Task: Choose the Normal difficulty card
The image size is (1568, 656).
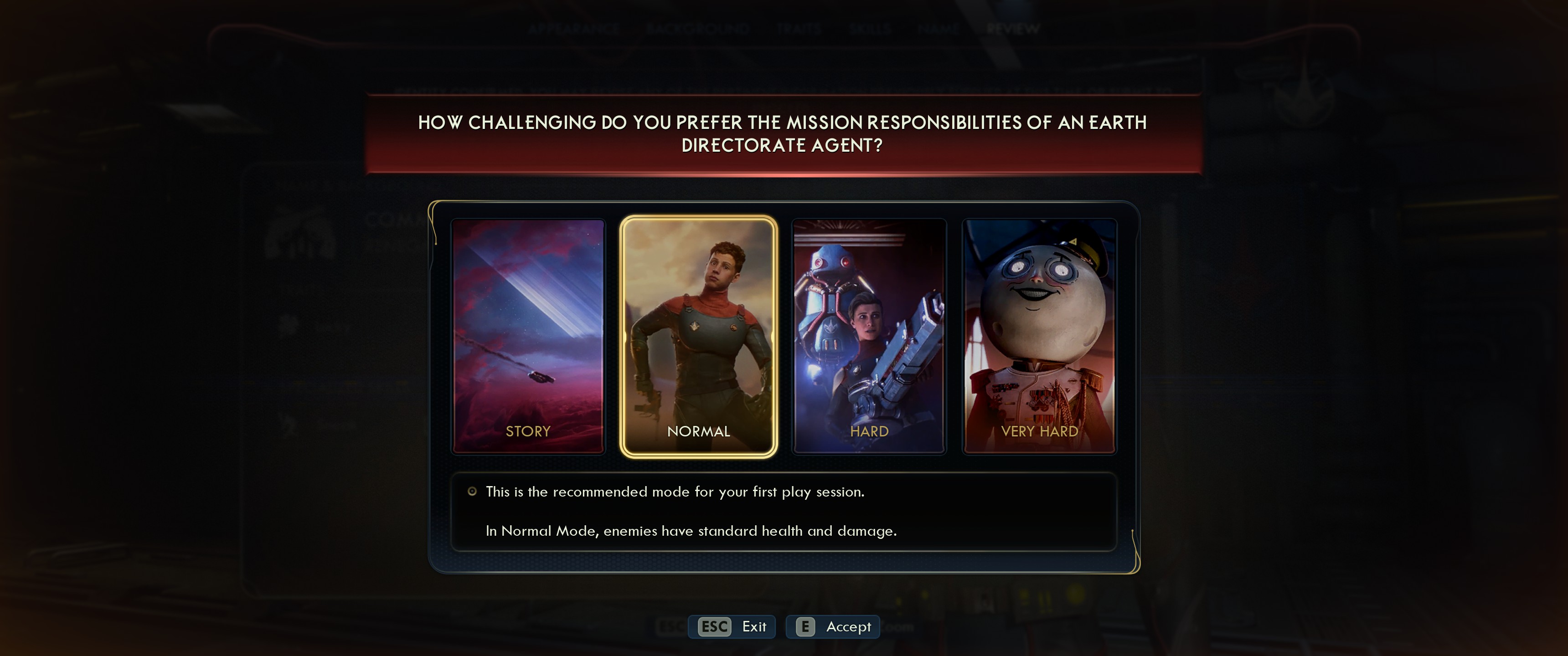Action: tap(698, 336)
